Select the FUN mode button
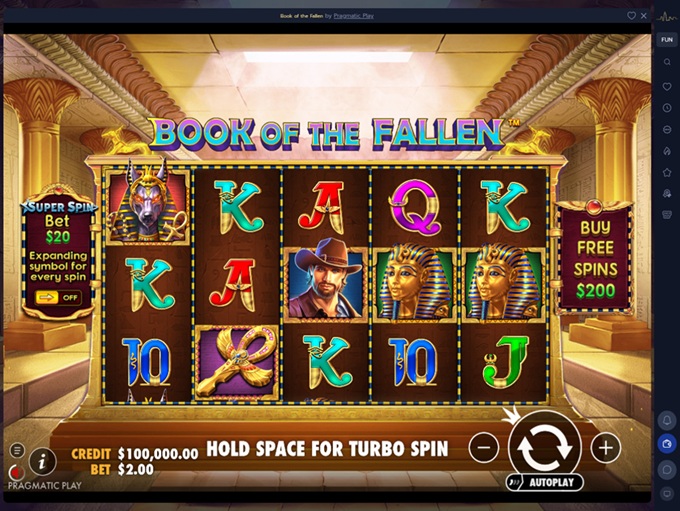This screenshot has width=680, height=511. pyautogui.click(x=667, y=39)
